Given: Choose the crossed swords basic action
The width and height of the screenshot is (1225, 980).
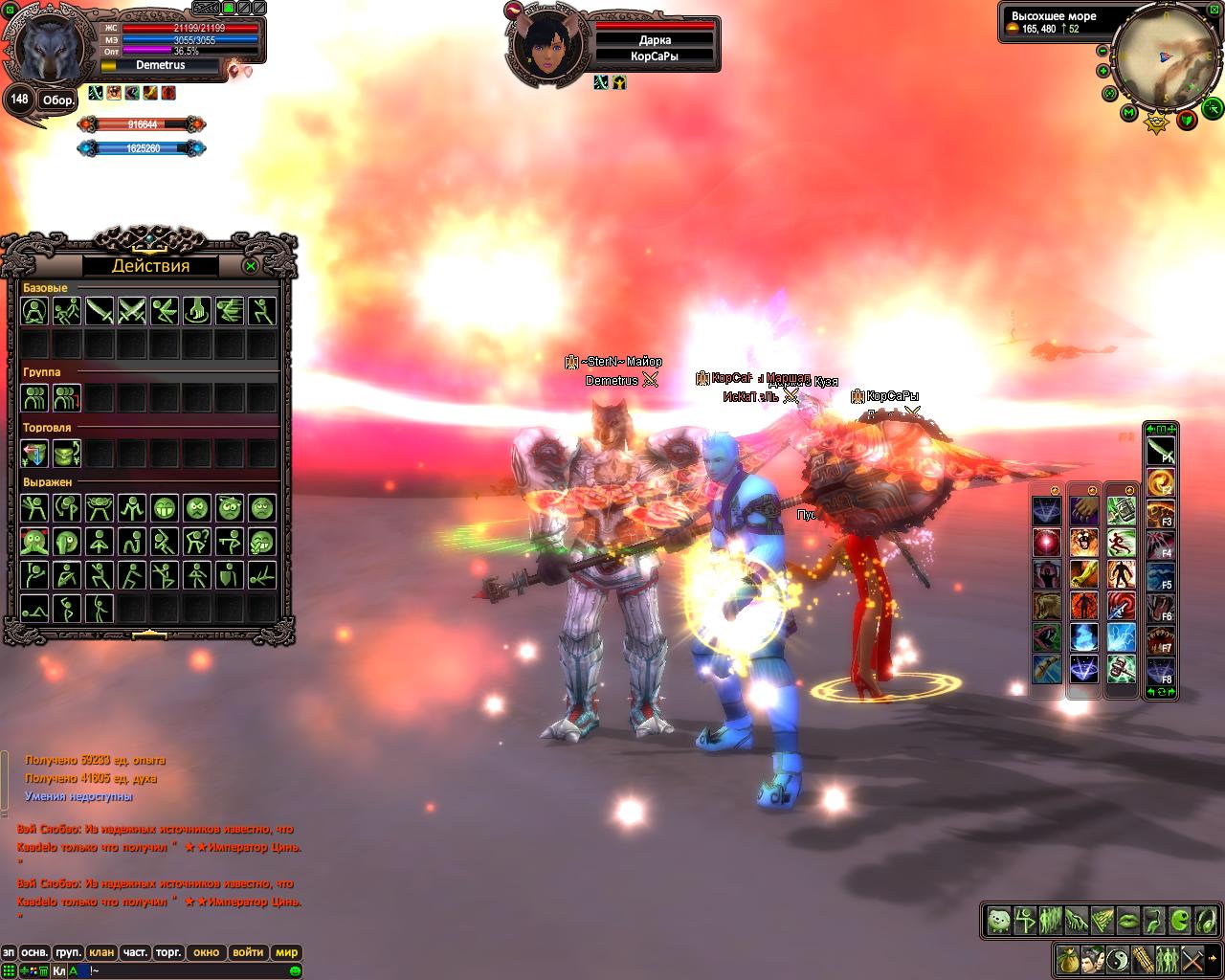Looking at the screenshot, I should click(132, 310).
